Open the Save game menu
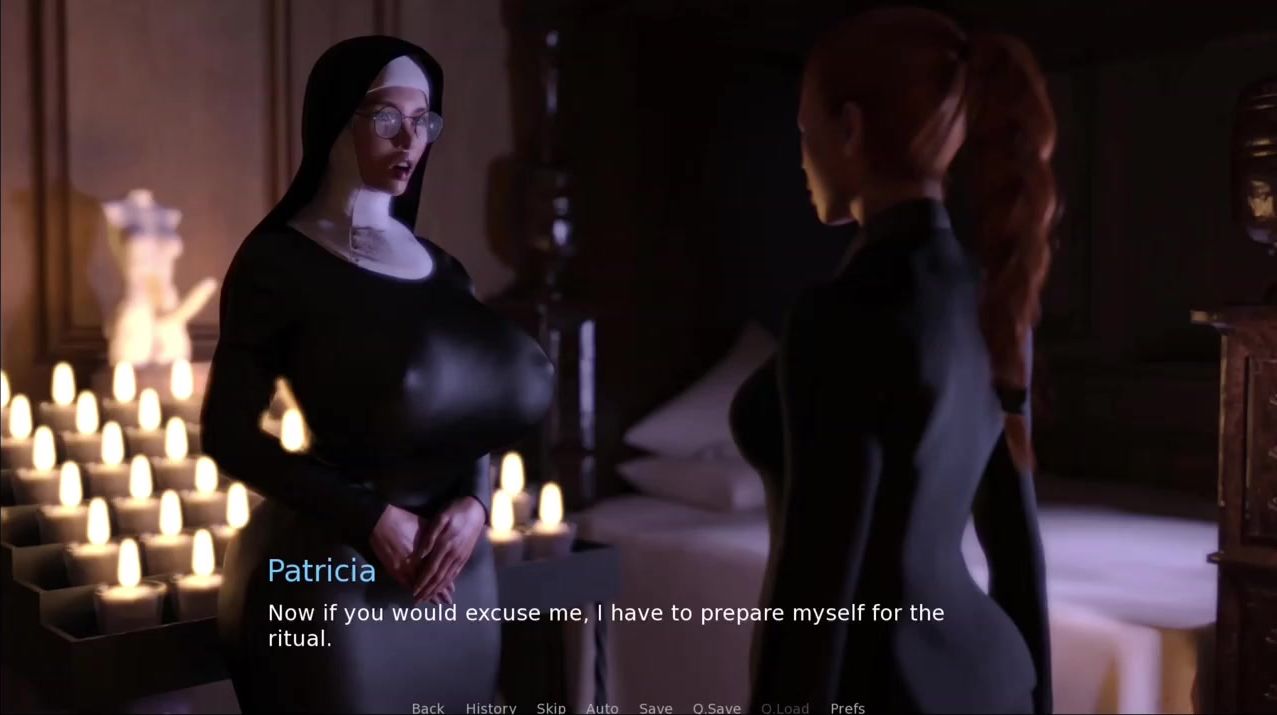1277x715 pixels. pos(656,708)
